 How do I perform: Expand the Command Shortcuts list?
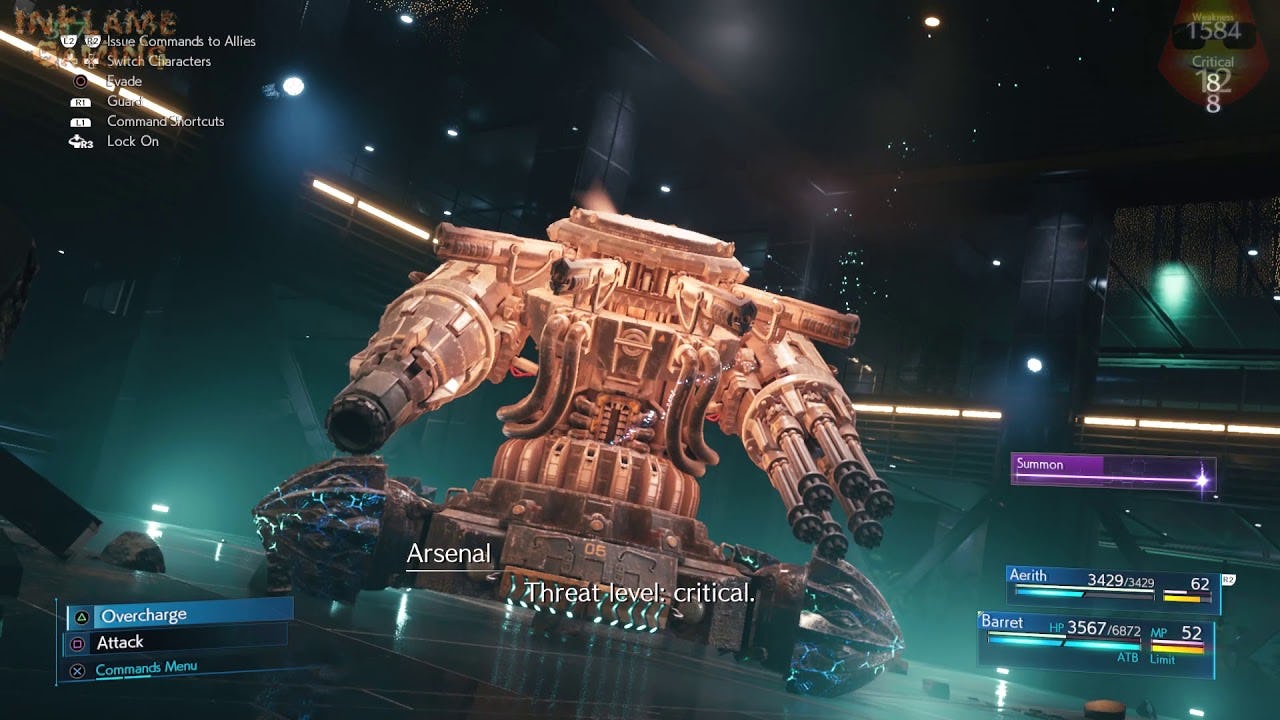tap(164, 121)
